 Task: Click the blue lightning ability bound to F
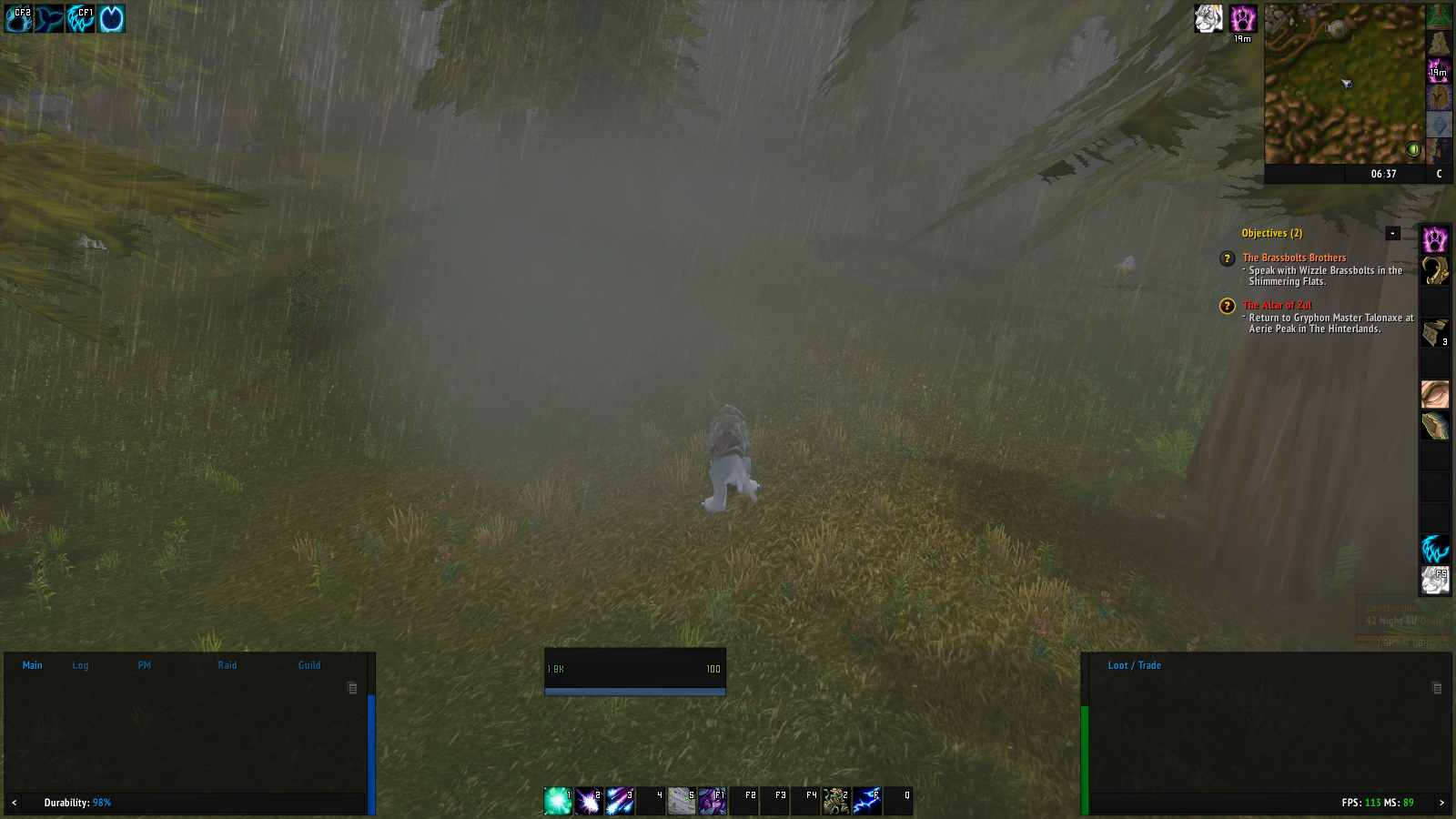click(x=869, y=799)
